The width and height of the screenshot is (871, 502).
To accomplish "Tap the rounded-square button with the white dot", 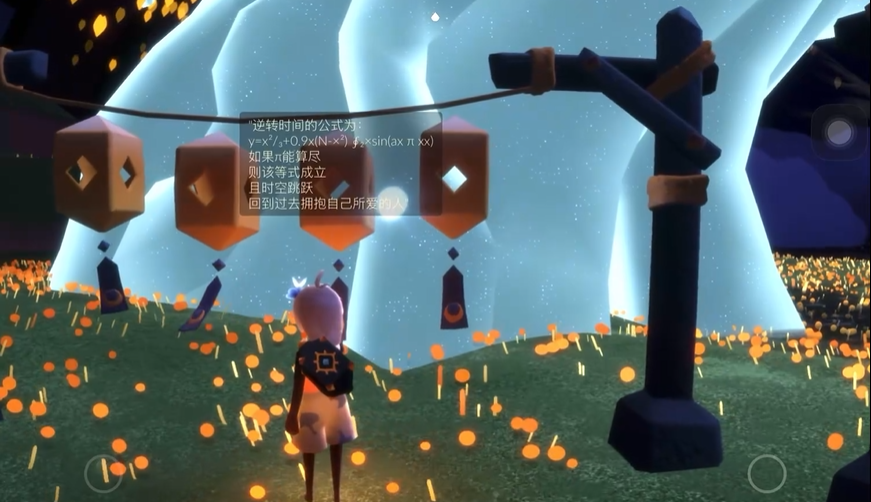I will point(839,132).
